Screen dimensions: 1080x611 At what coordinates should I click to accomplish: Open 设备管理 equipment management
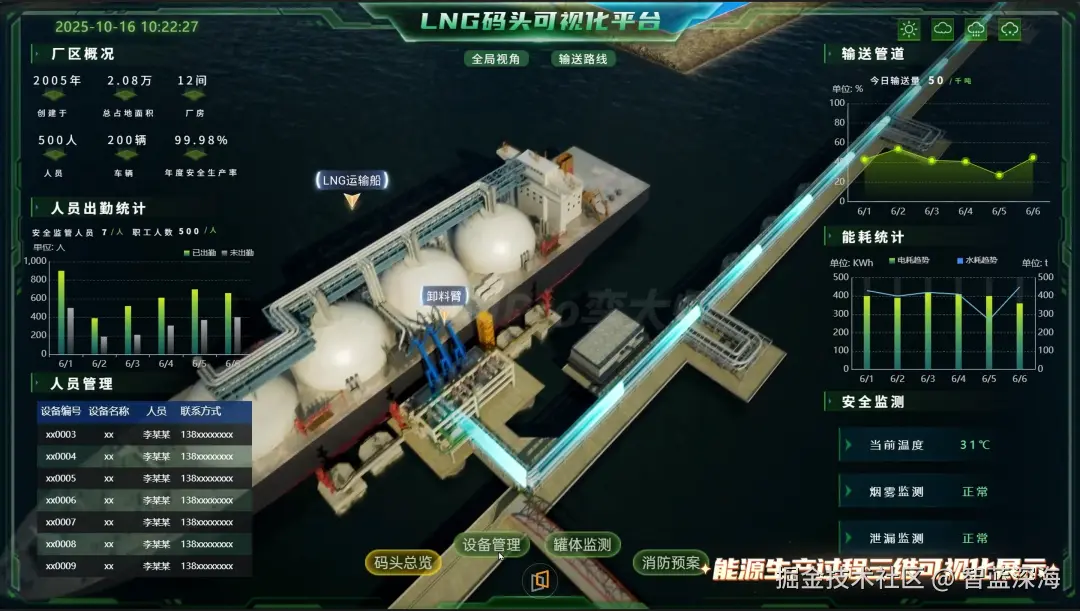(x=492, y=545)
